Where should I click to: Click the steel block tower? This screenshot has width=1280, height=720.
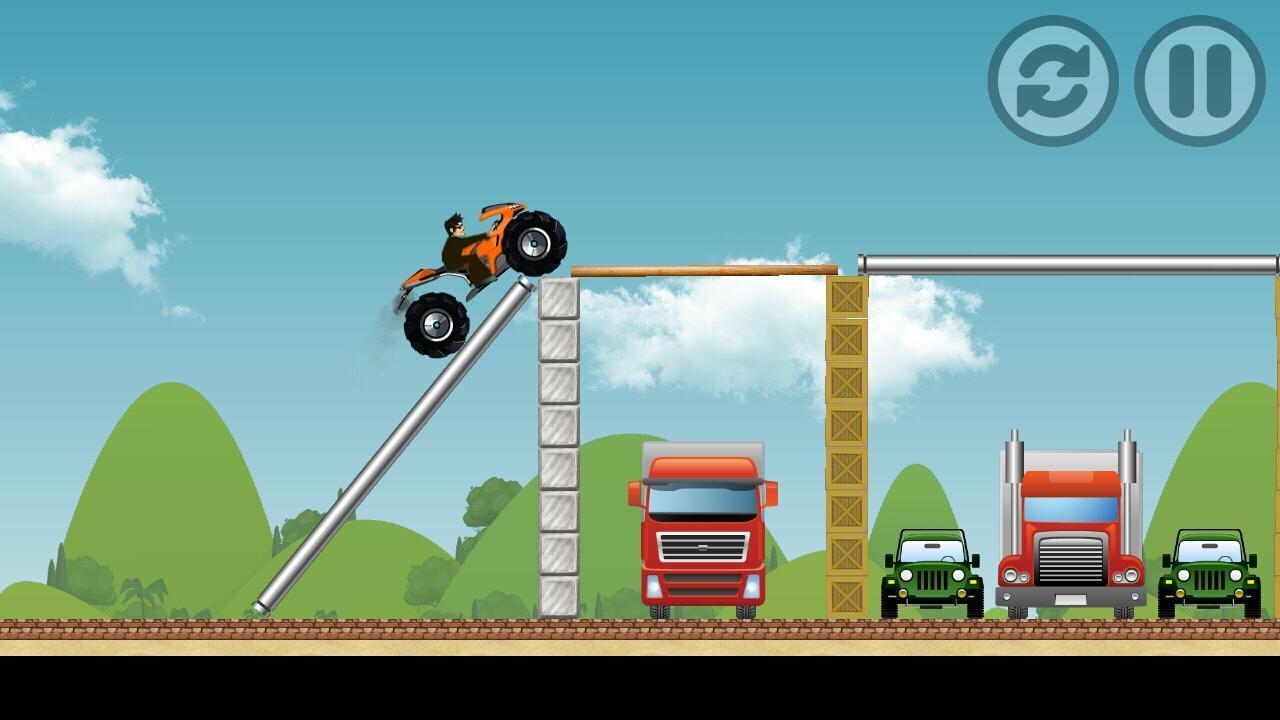pos(560,450)
